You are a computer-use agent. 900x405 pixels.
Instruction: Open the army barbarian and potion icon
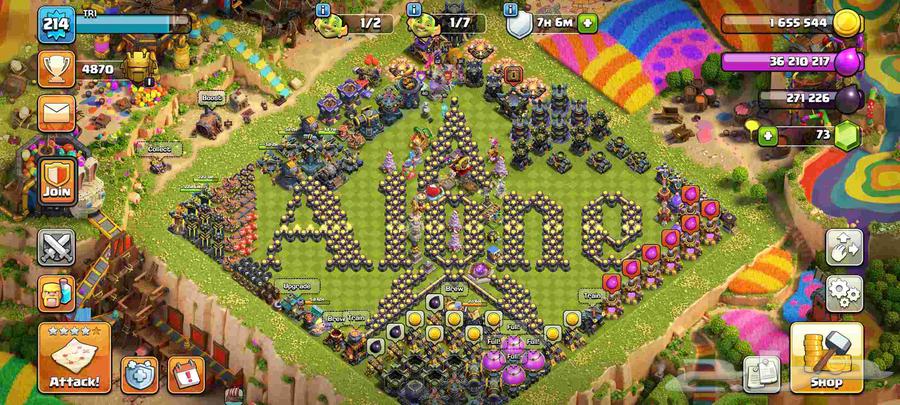(56, 294)
